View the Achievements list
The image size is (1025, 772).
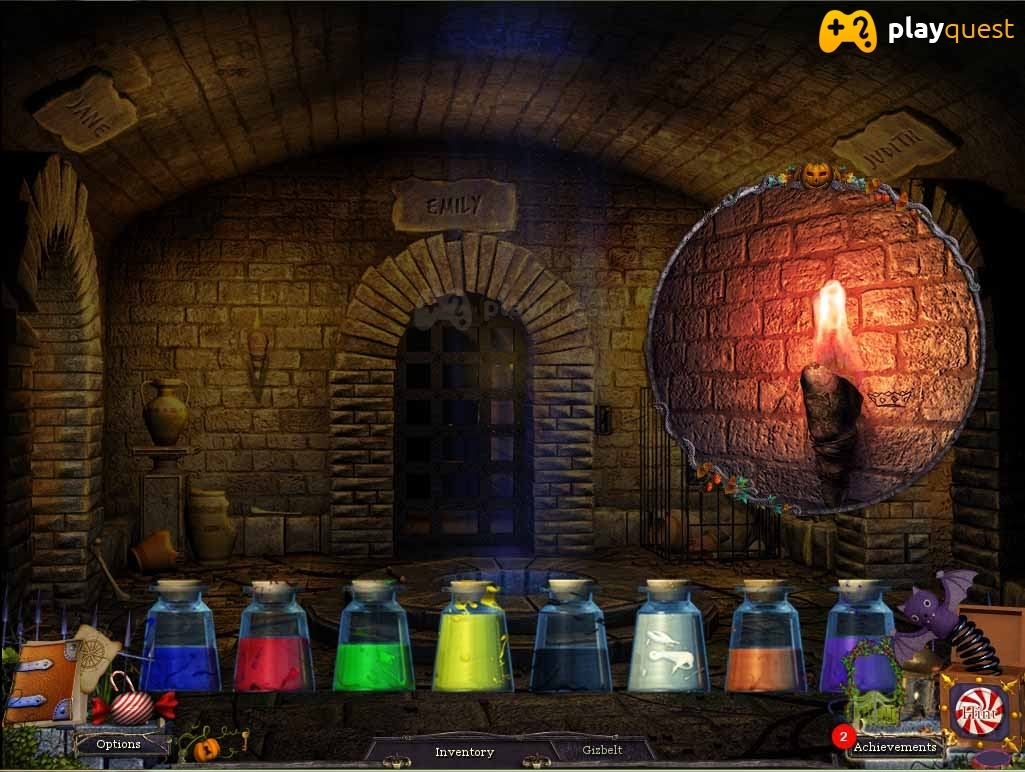[894, 746]
